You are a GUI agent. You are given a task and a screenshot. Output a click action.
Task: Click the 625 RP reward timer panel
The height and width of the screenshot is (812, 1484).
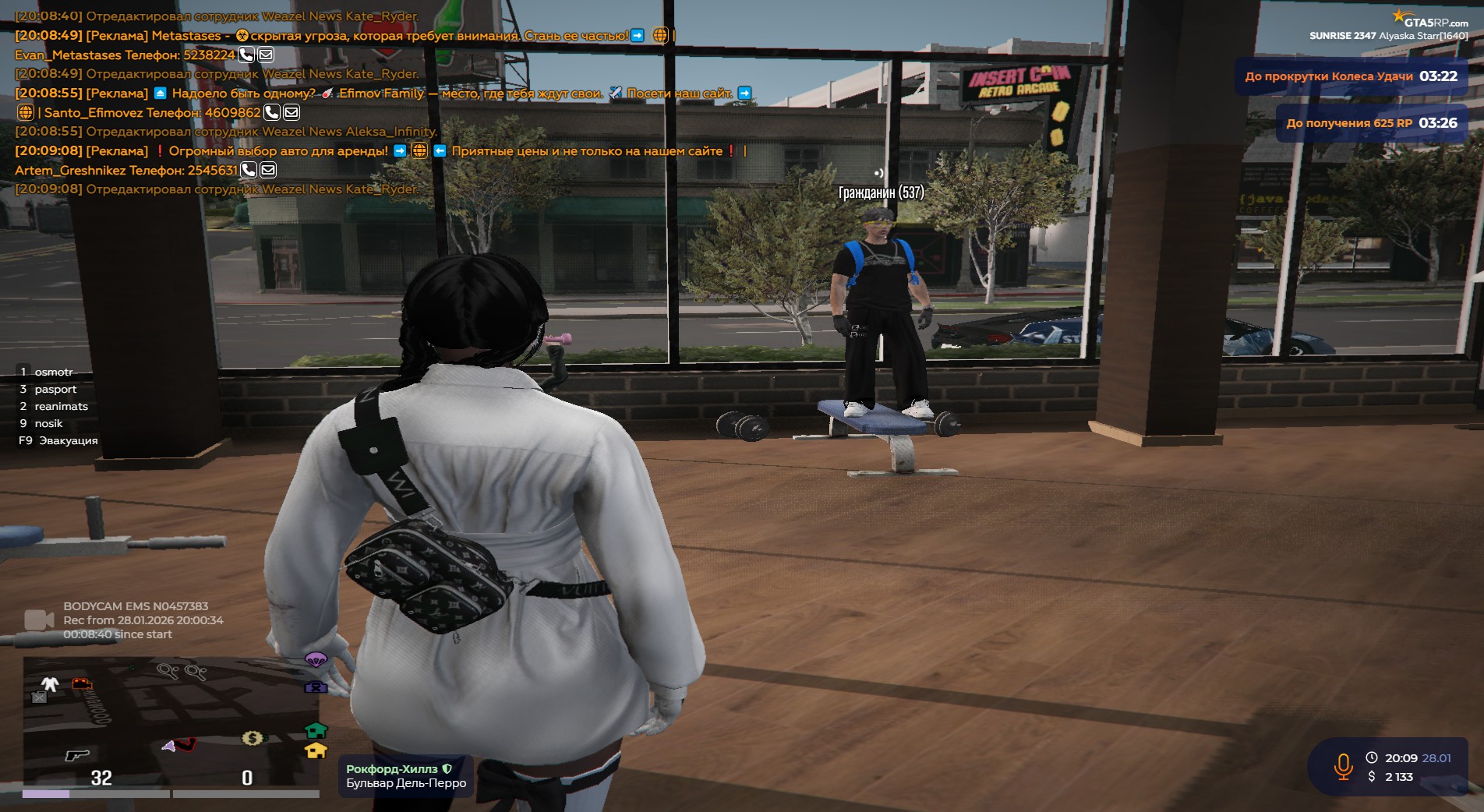coord(1371,123)
